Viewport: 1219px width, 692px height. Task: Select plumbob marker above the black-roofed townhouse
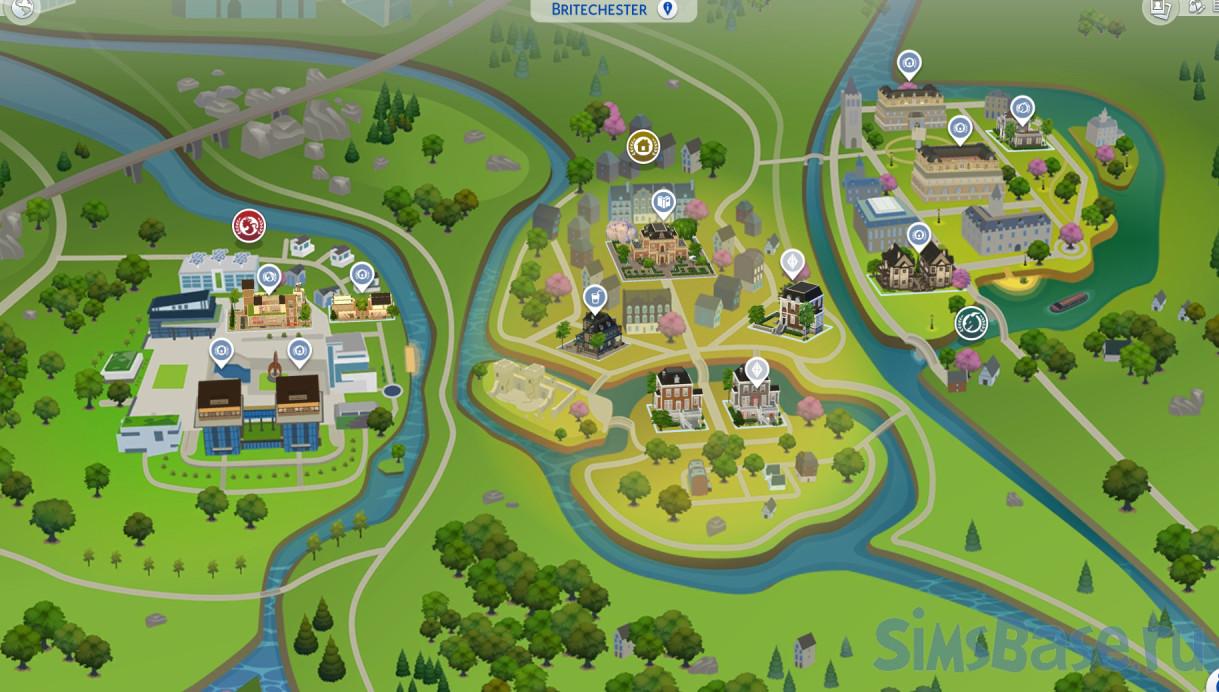[x=792, y=263]
